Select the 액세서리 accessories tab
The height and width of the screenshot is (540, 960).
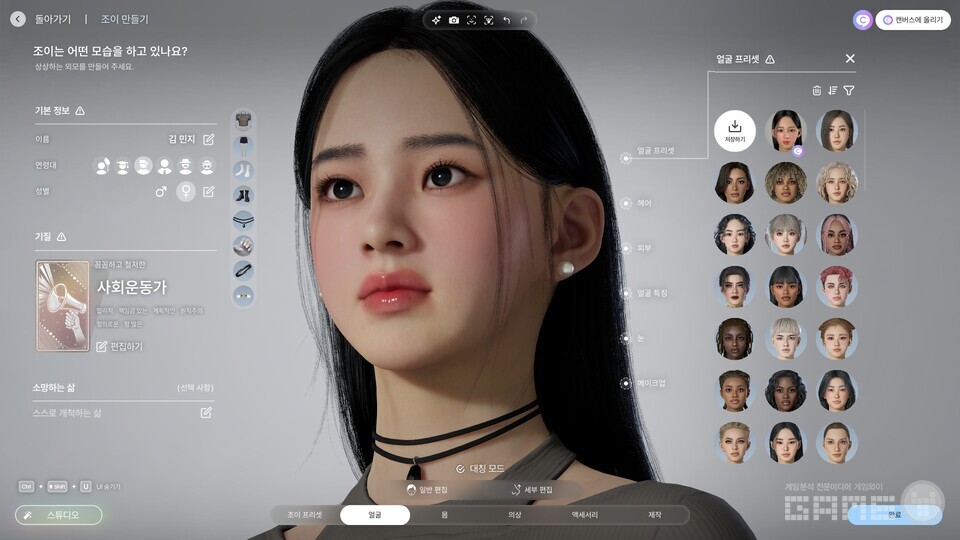(584, 515)
